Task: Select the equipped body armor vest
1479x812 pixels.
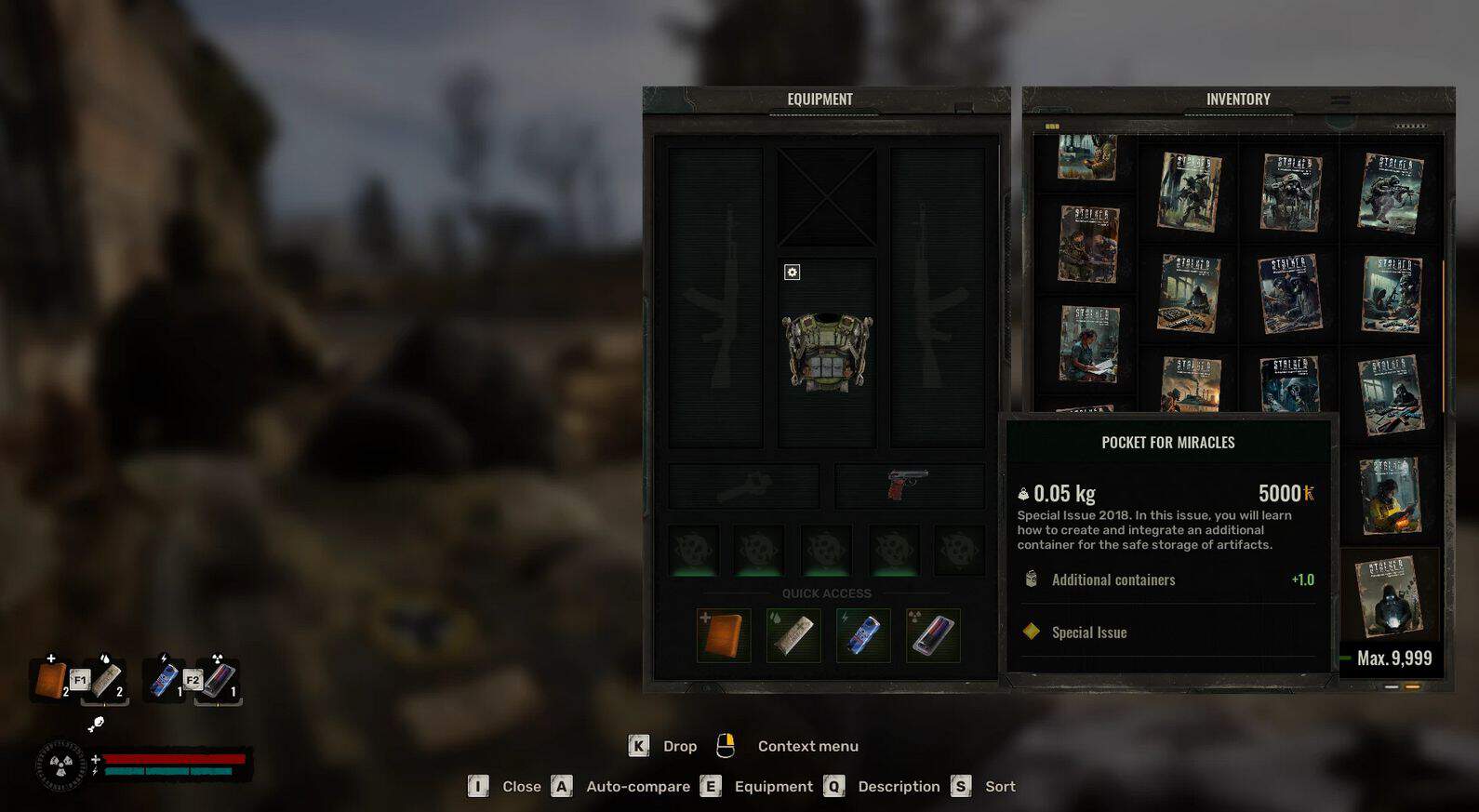Action: (x=827, y=352)
